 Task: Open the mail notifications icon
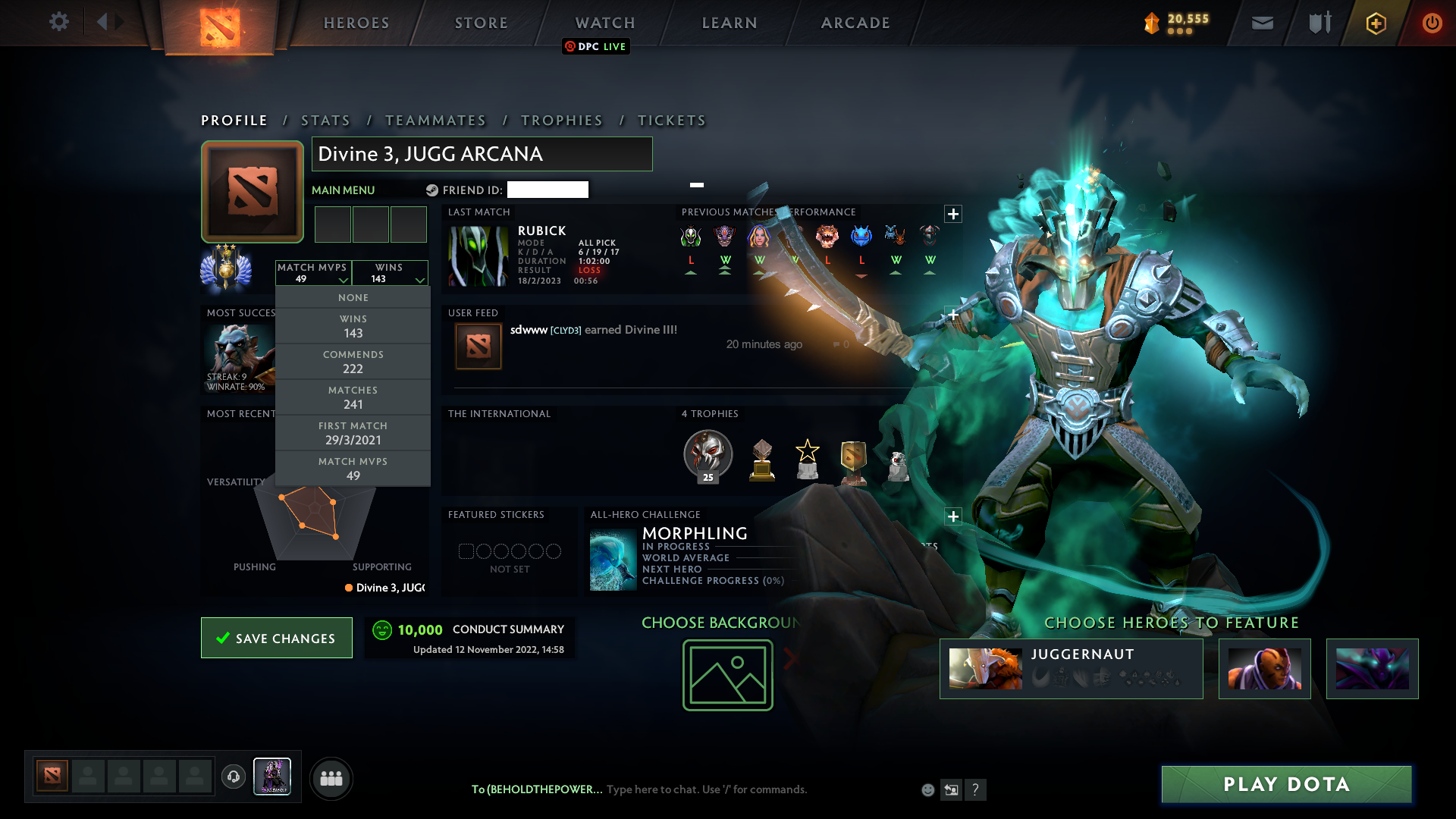(1261, 23)
